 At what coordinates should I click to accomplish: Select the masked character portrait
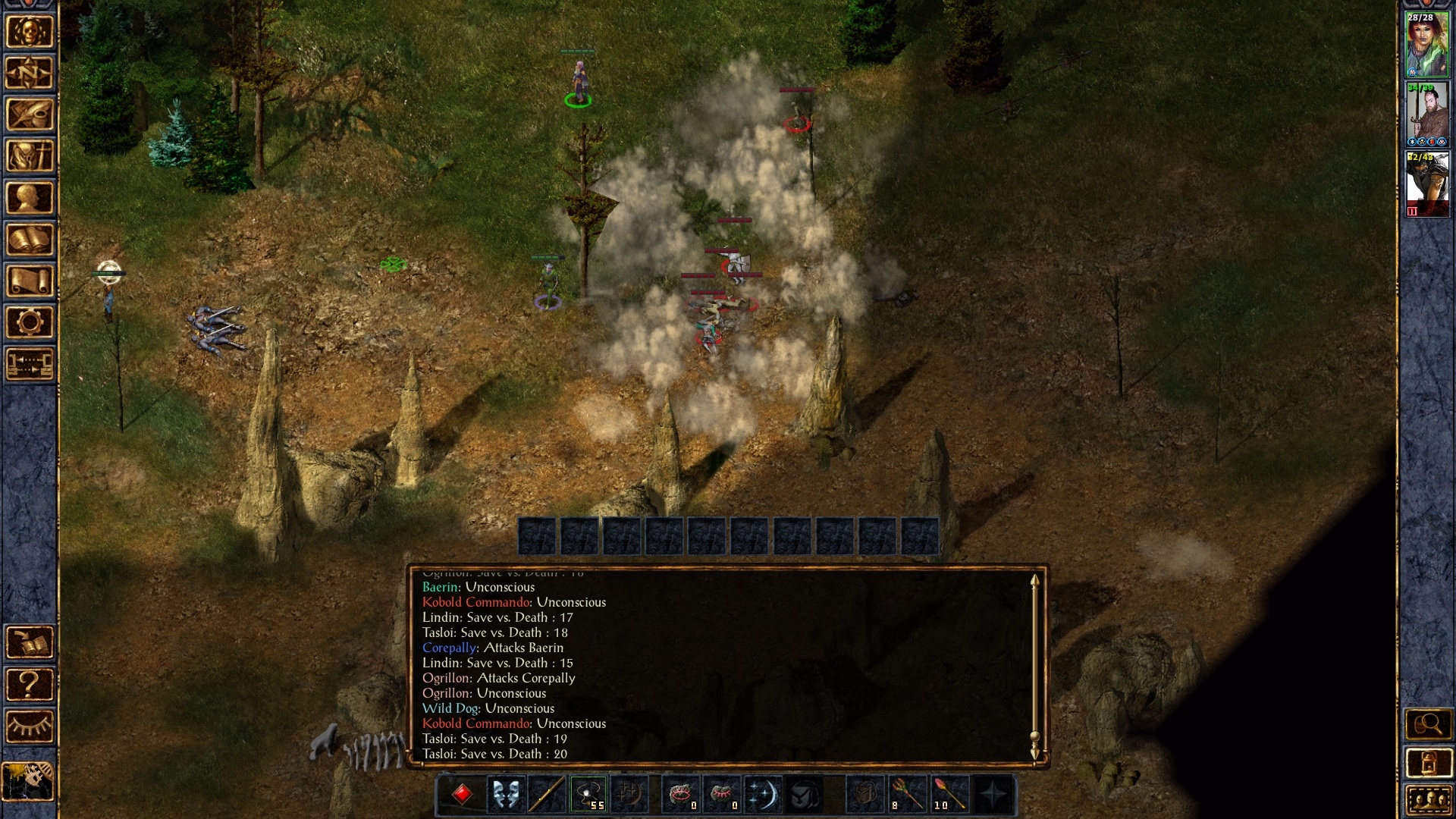pyautogui.click(x=1427, y=184)
